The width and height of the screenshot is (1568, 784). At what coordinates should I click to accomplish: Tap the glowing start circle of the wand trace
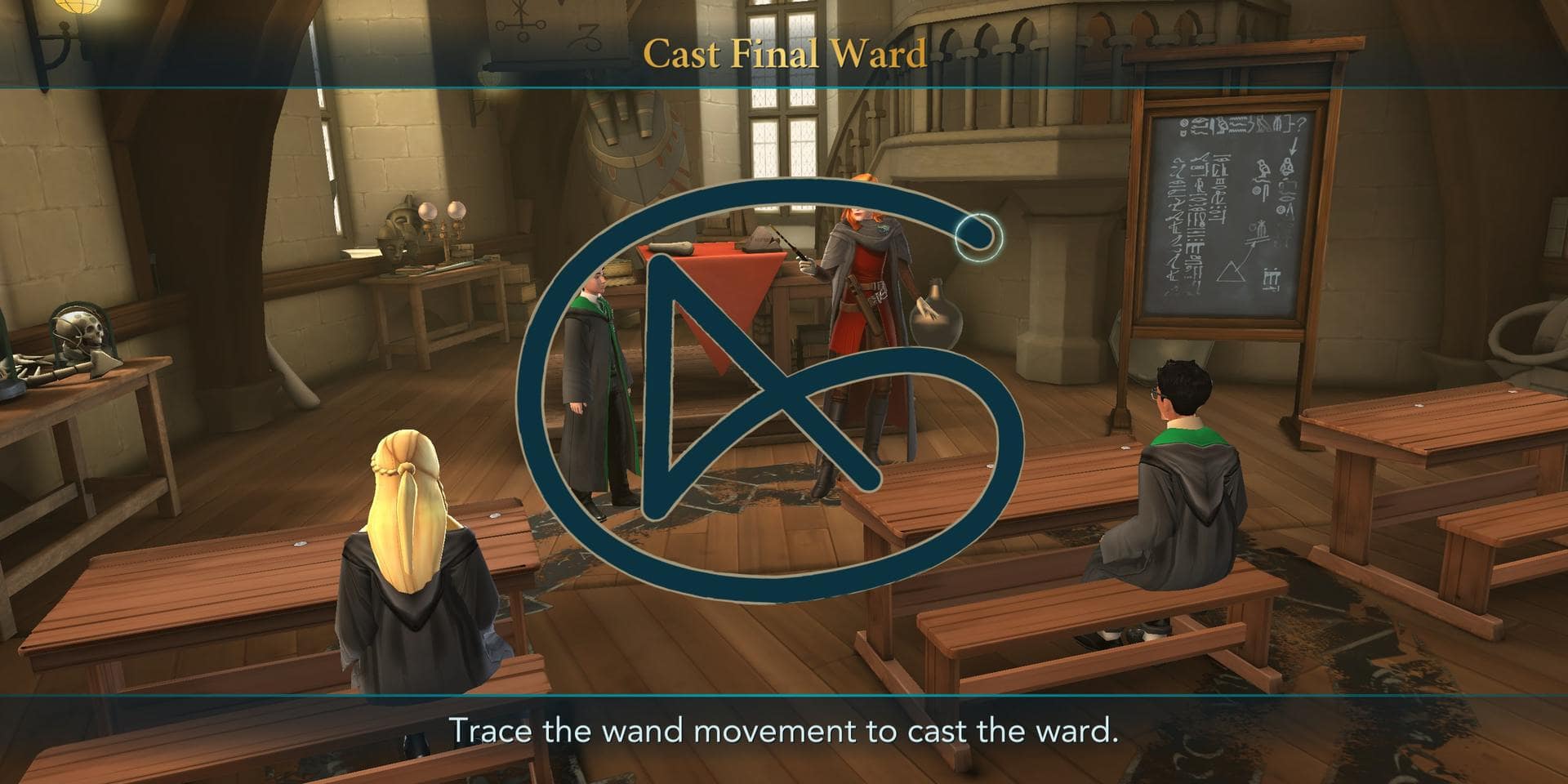coord(978,238)
